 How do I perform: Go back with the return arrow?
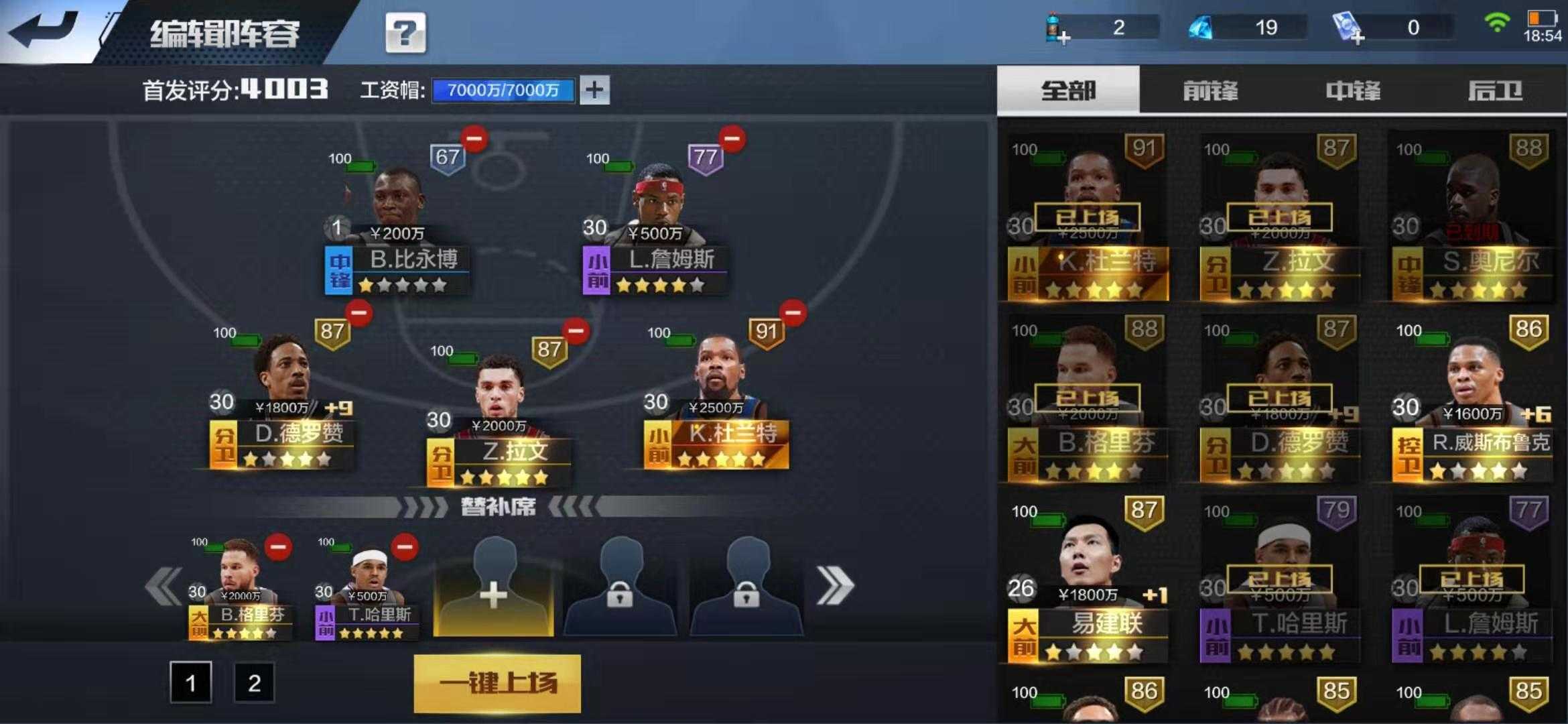(46, 30)
